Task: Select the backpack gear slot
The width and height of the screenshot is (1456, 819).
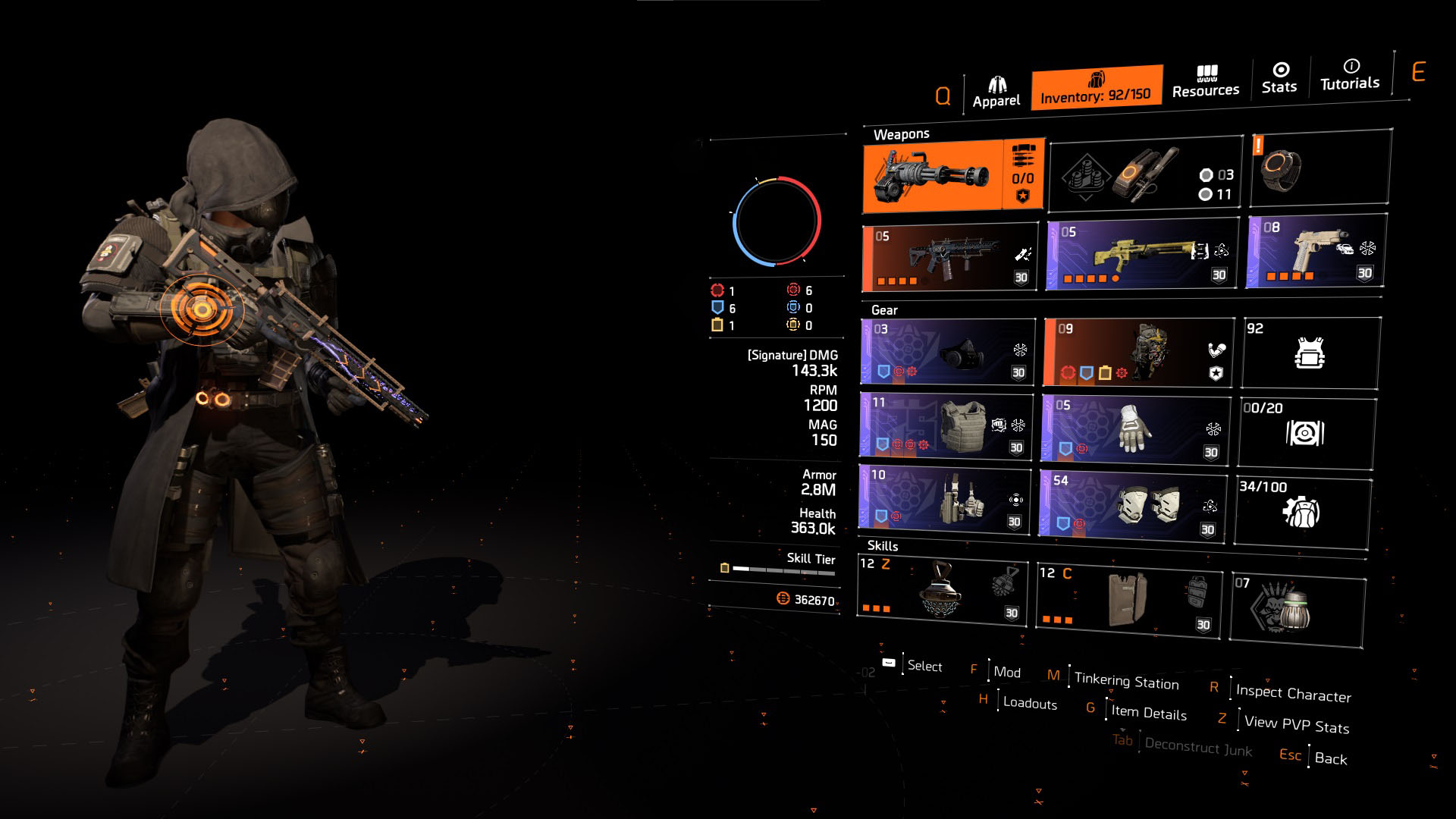Action: (x=1137, y=353)
